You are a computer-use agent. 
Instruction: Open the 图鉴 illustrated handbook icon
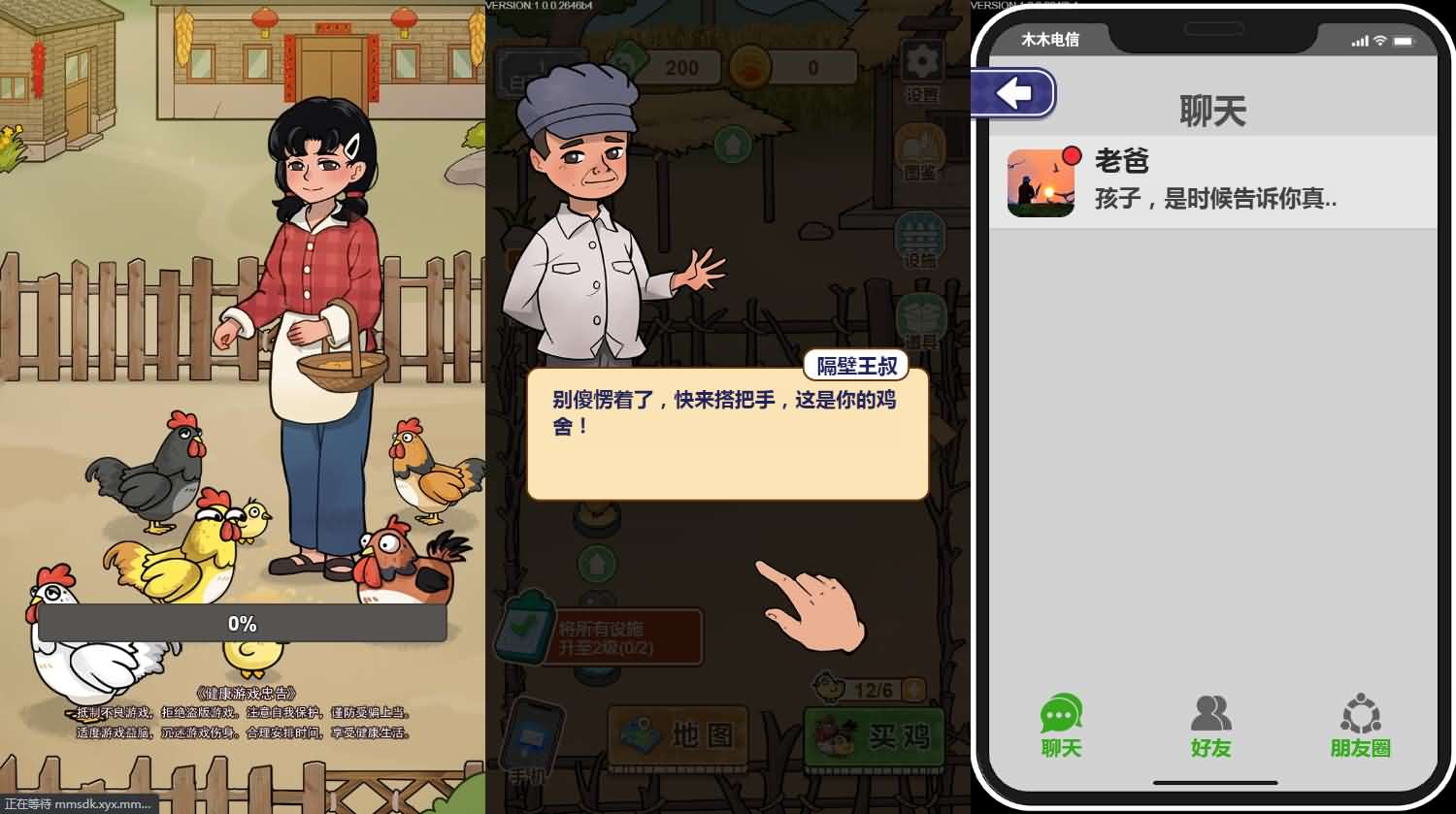[x=918, y=147]
